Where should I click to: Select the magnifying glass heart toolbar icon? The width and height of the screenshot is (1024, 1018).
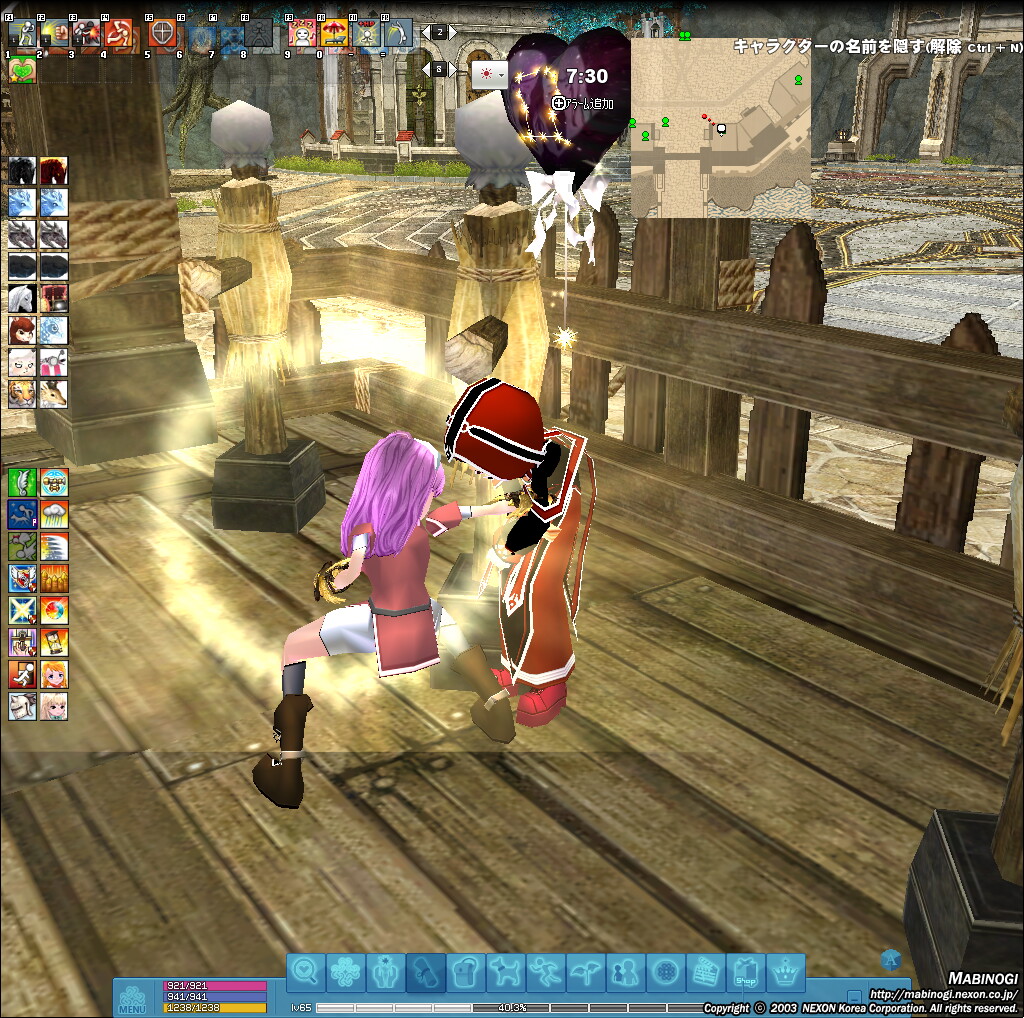click(307, 972)
